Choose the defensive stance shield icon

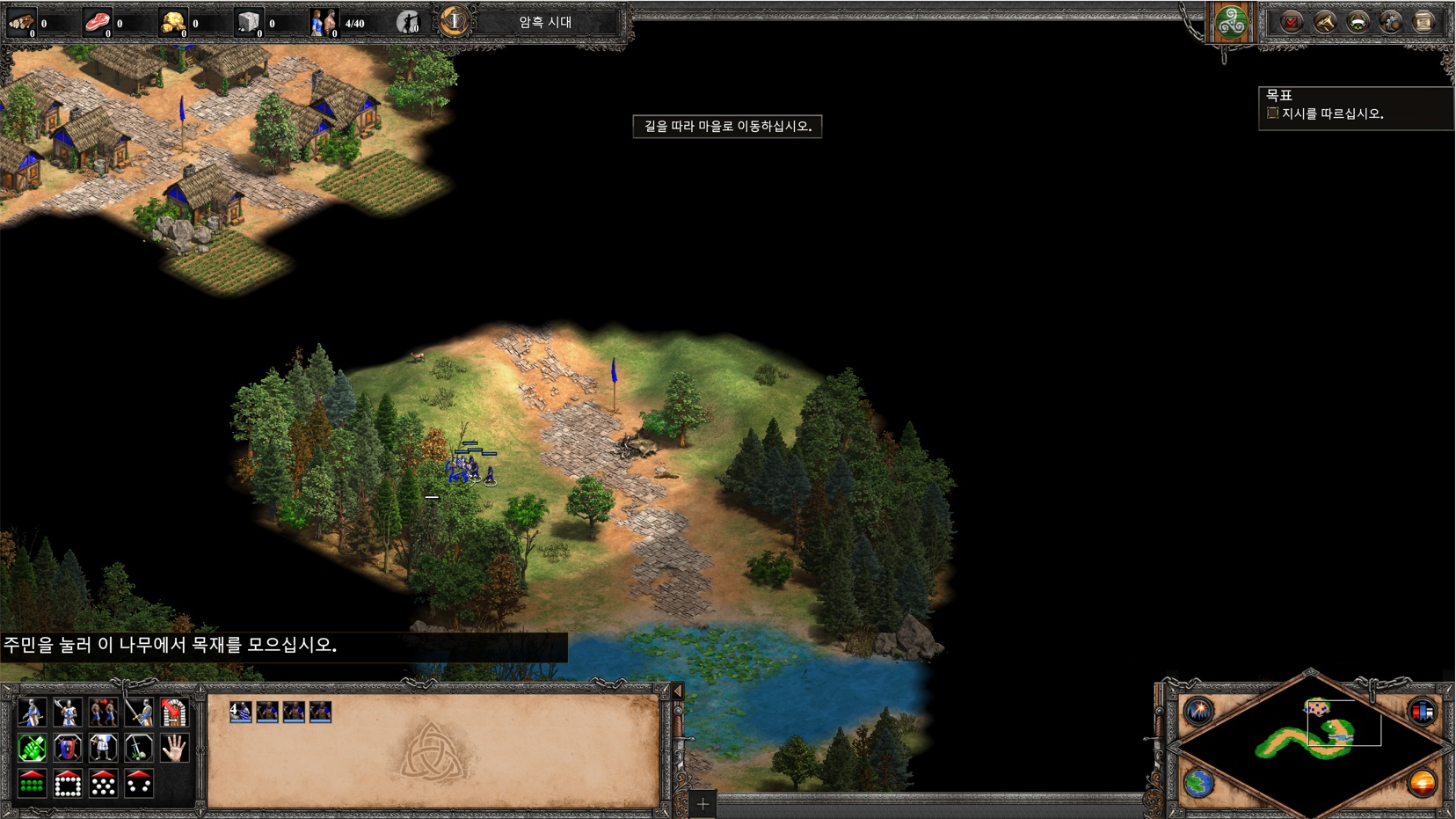tap(68, 749)
